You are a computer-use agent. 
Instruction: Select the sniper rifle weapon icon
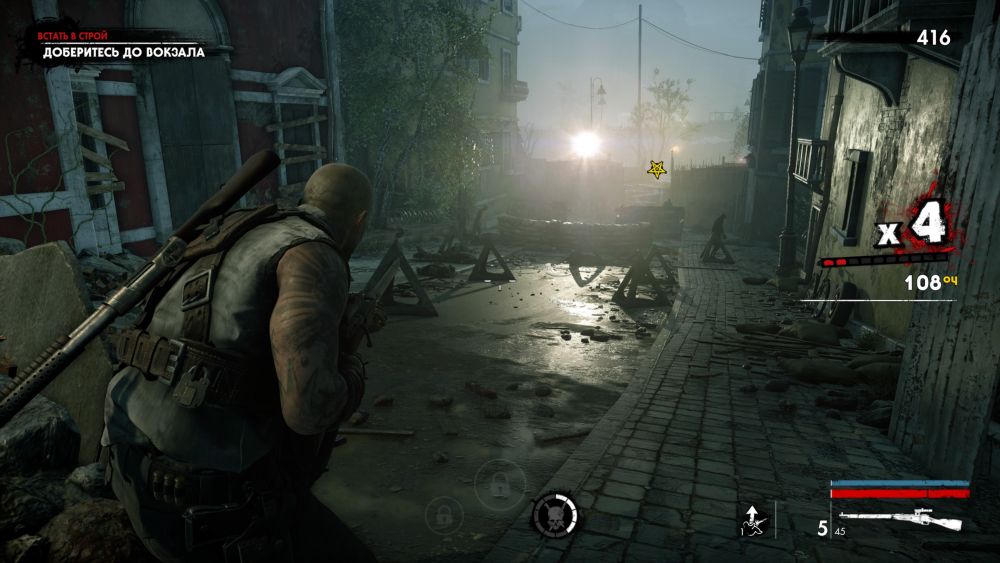coord(914,520)
